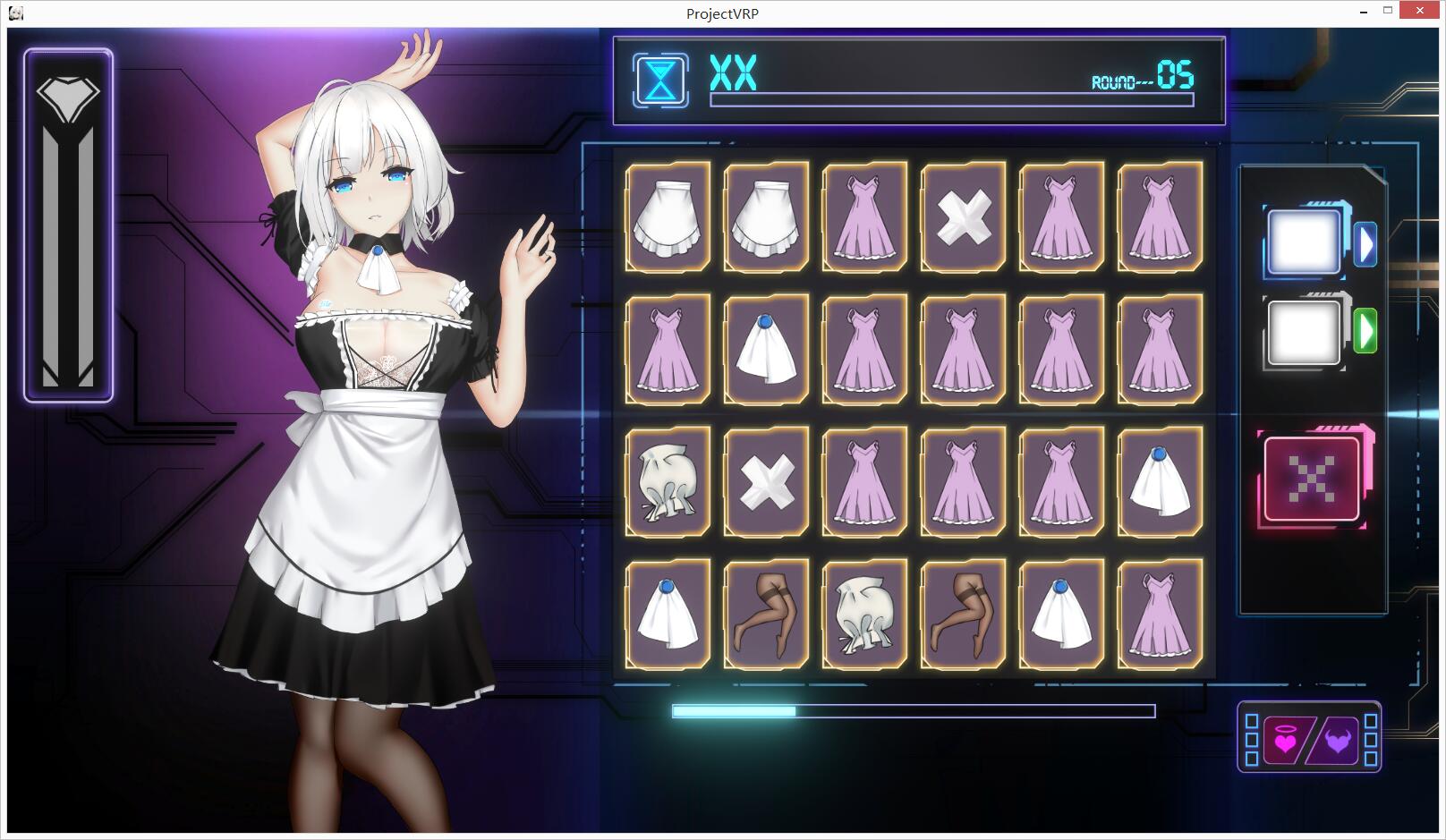Select the gray-framed white slot

coord(1304,333)
